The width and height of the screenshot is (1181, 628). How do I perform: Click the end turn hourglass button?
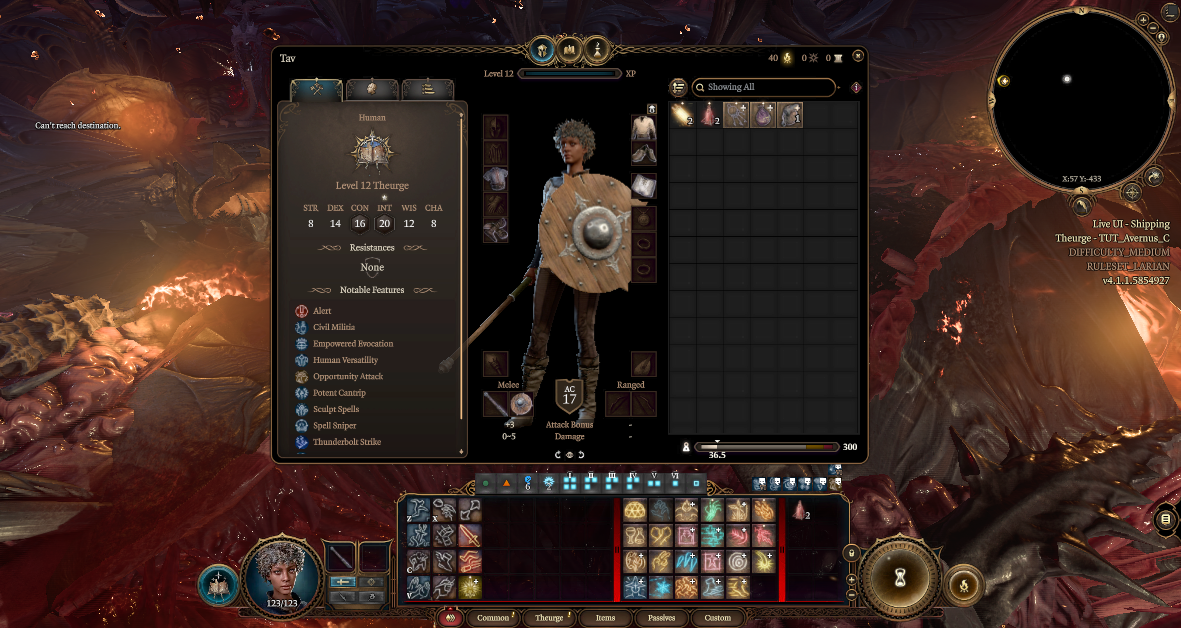point(899,576)
